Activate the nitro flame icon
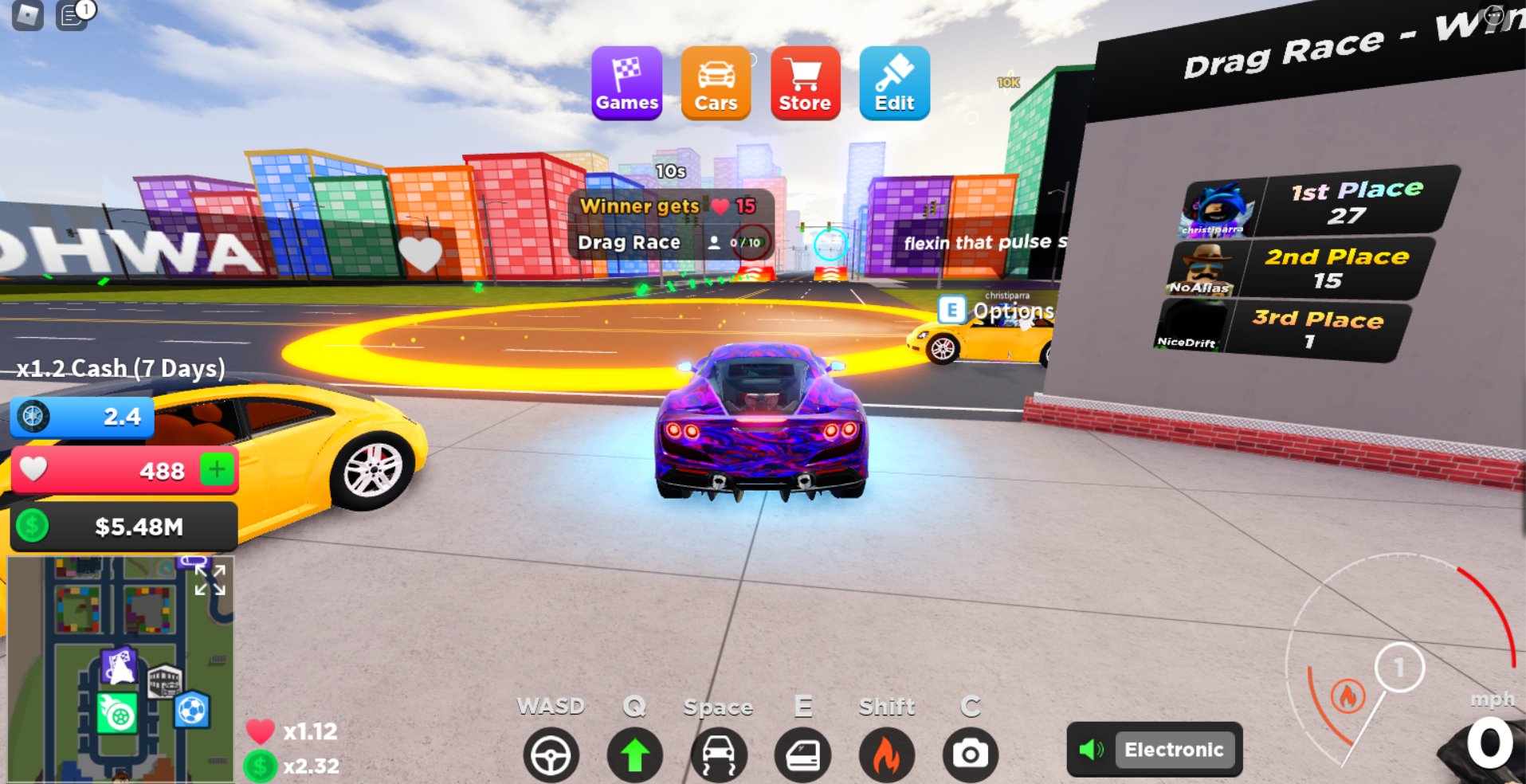 coord(887,753)
